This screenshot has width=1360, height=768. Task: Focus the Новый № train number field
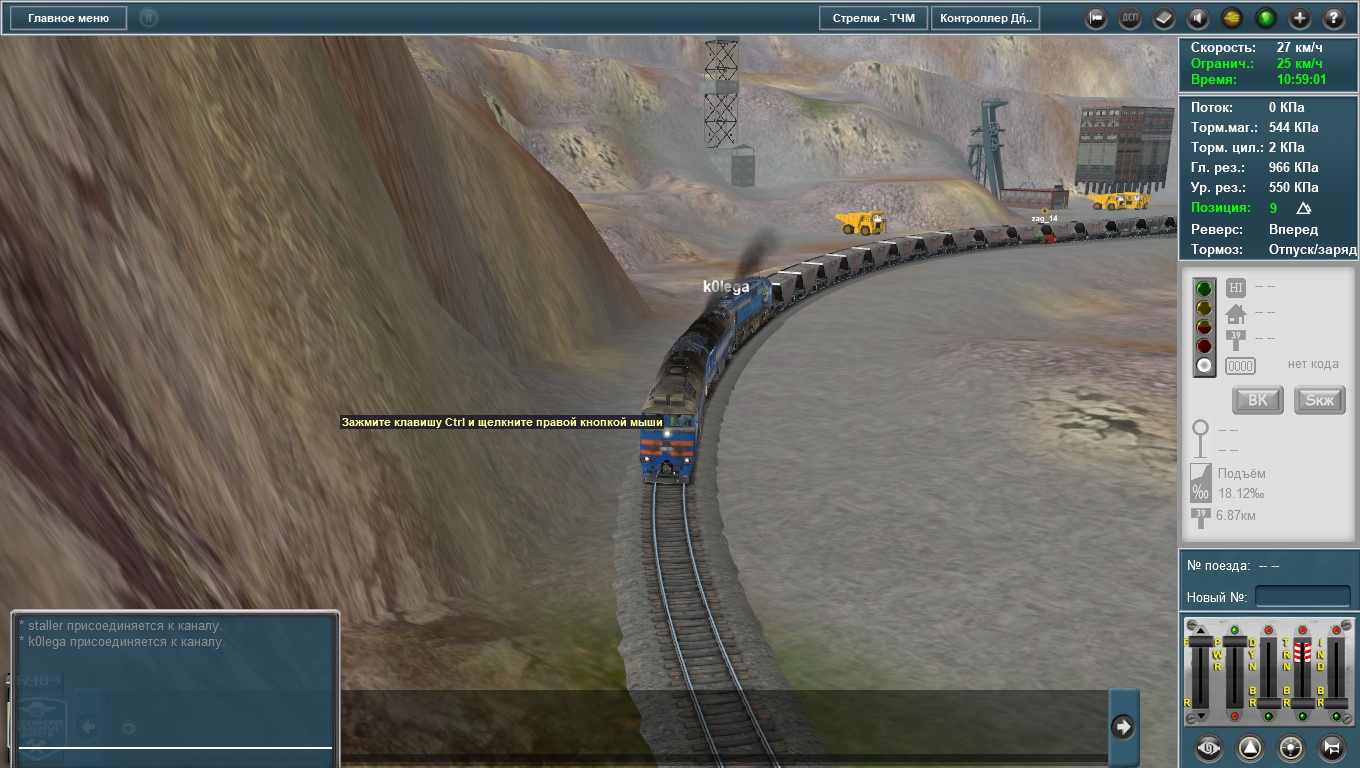1302,597
